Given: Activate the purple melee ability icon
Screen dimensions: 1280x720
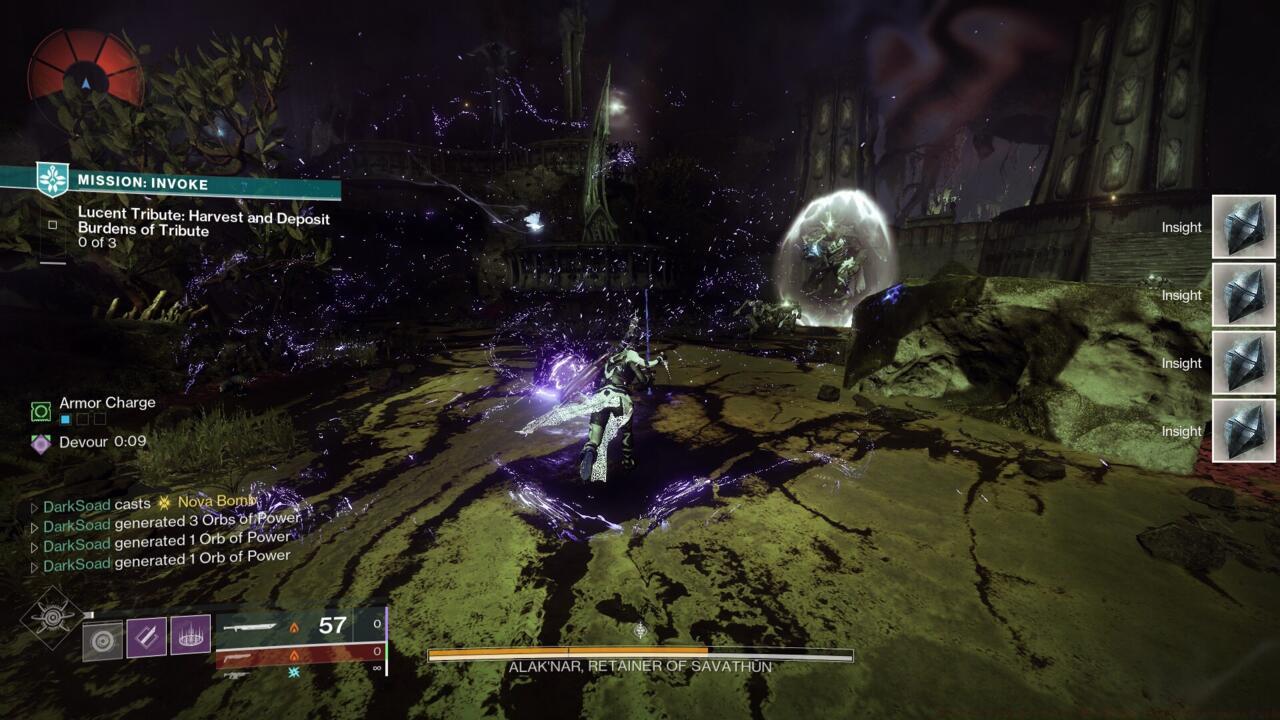Looking at the screenshot, I should point(146,637).
